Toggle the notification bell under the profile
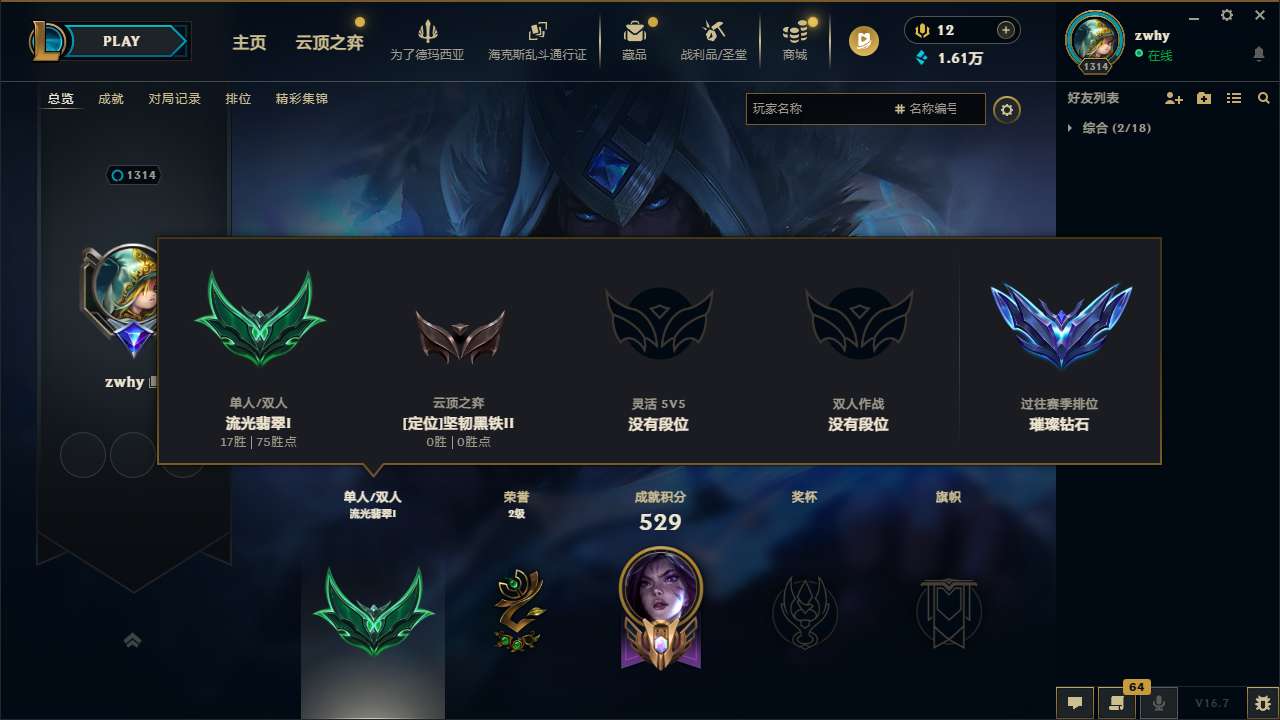Image resolution: width=1280 pixels, height=720 pixels. pyautogui.click(x=1258, y=54)
